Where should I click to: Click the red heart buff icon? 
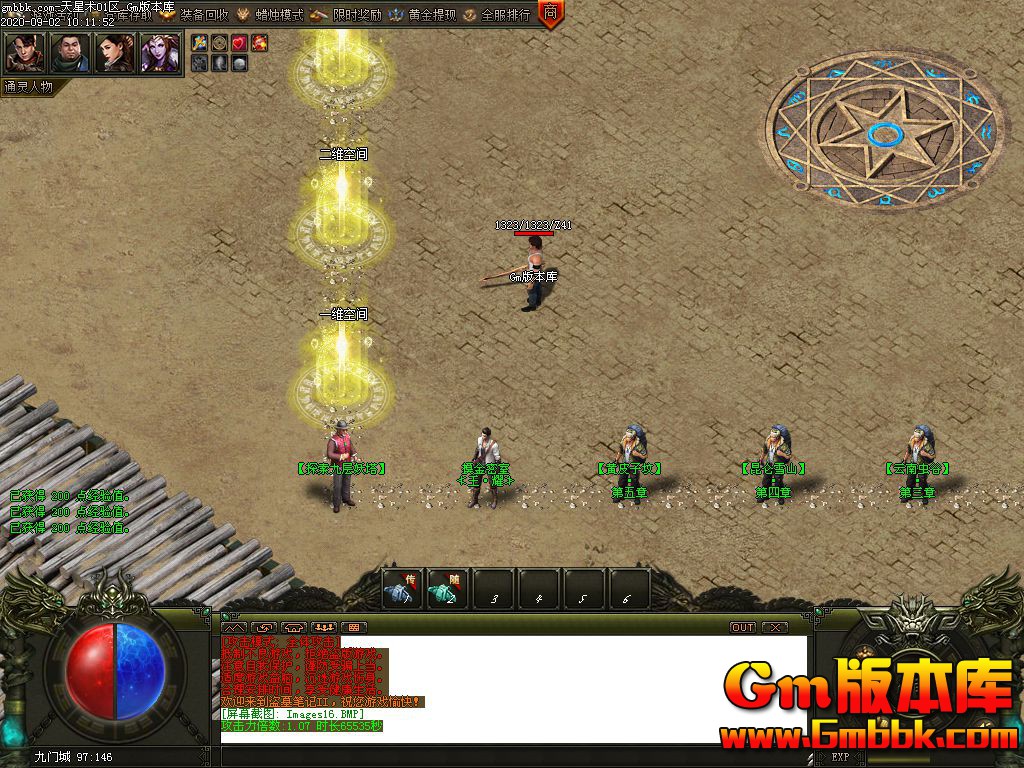pos(239,43)
